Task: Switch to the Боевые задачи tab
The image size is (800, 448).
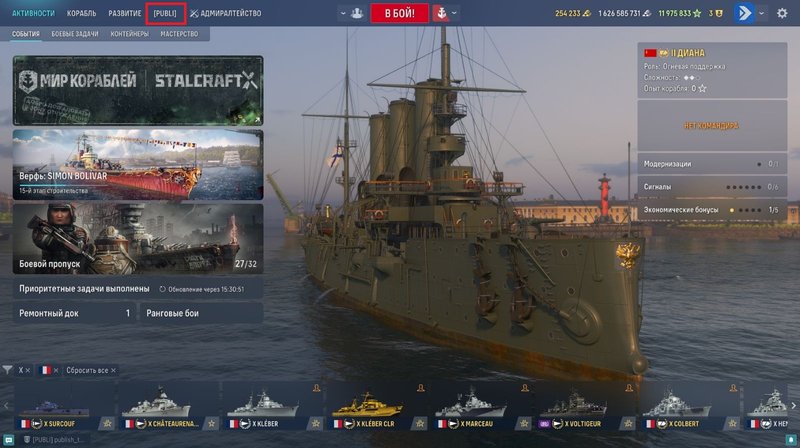Action: (75, 34)
